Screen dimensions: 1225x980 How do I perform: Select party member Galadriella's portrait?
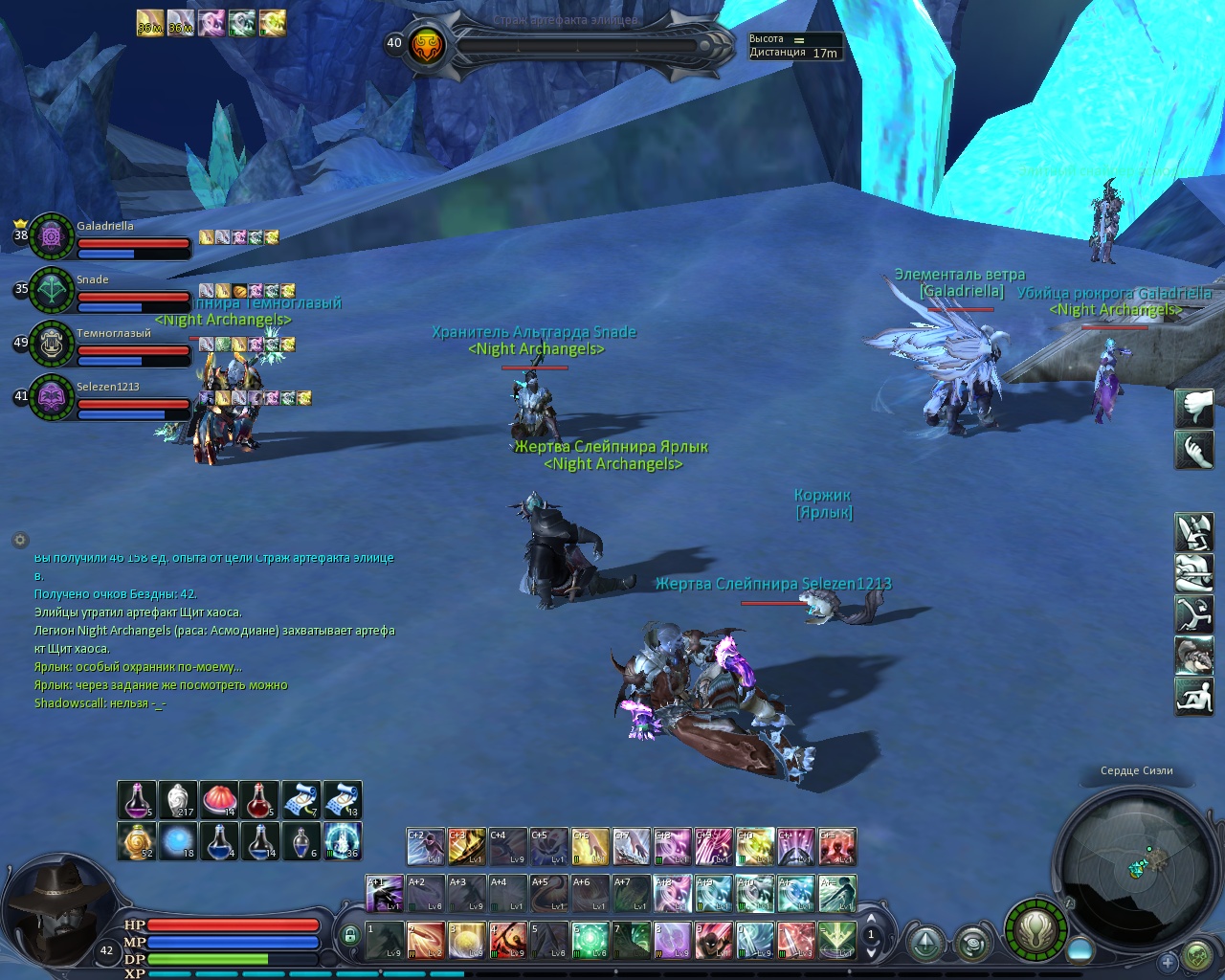pyautogui.click(x=52, y=235)
